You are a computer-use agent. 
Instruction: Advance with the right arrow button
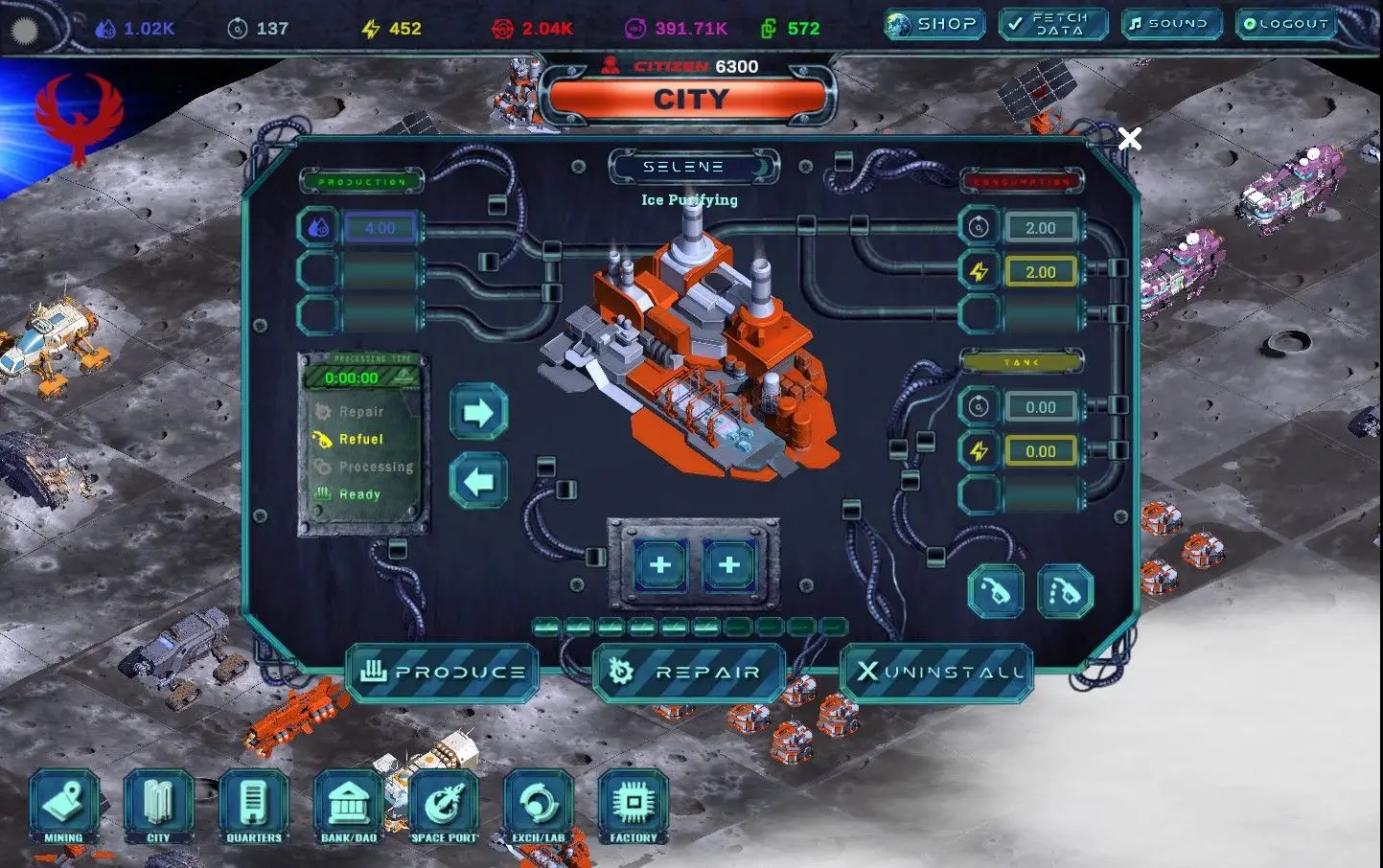point(477,412)
